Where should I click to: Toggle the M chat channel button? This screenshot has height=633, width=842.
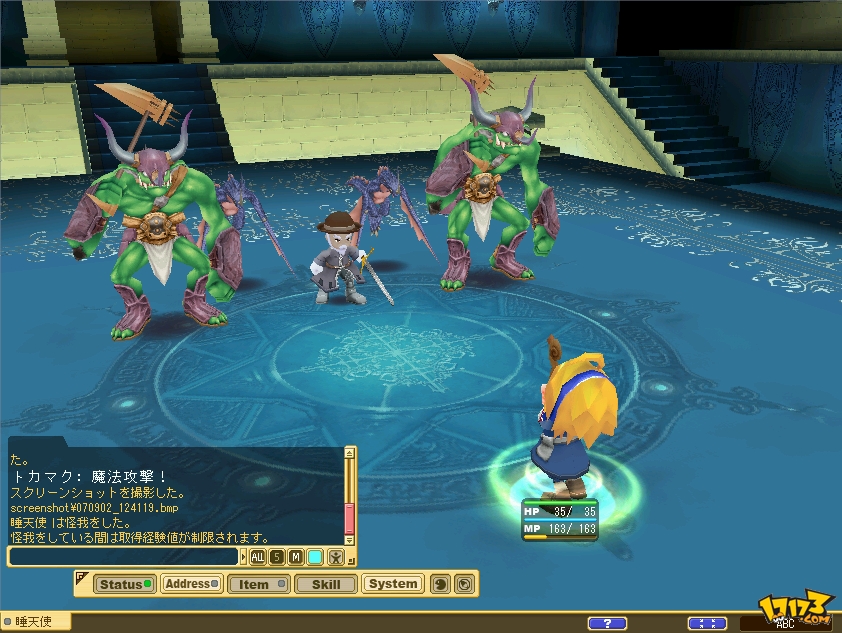[x=296, y=557]
